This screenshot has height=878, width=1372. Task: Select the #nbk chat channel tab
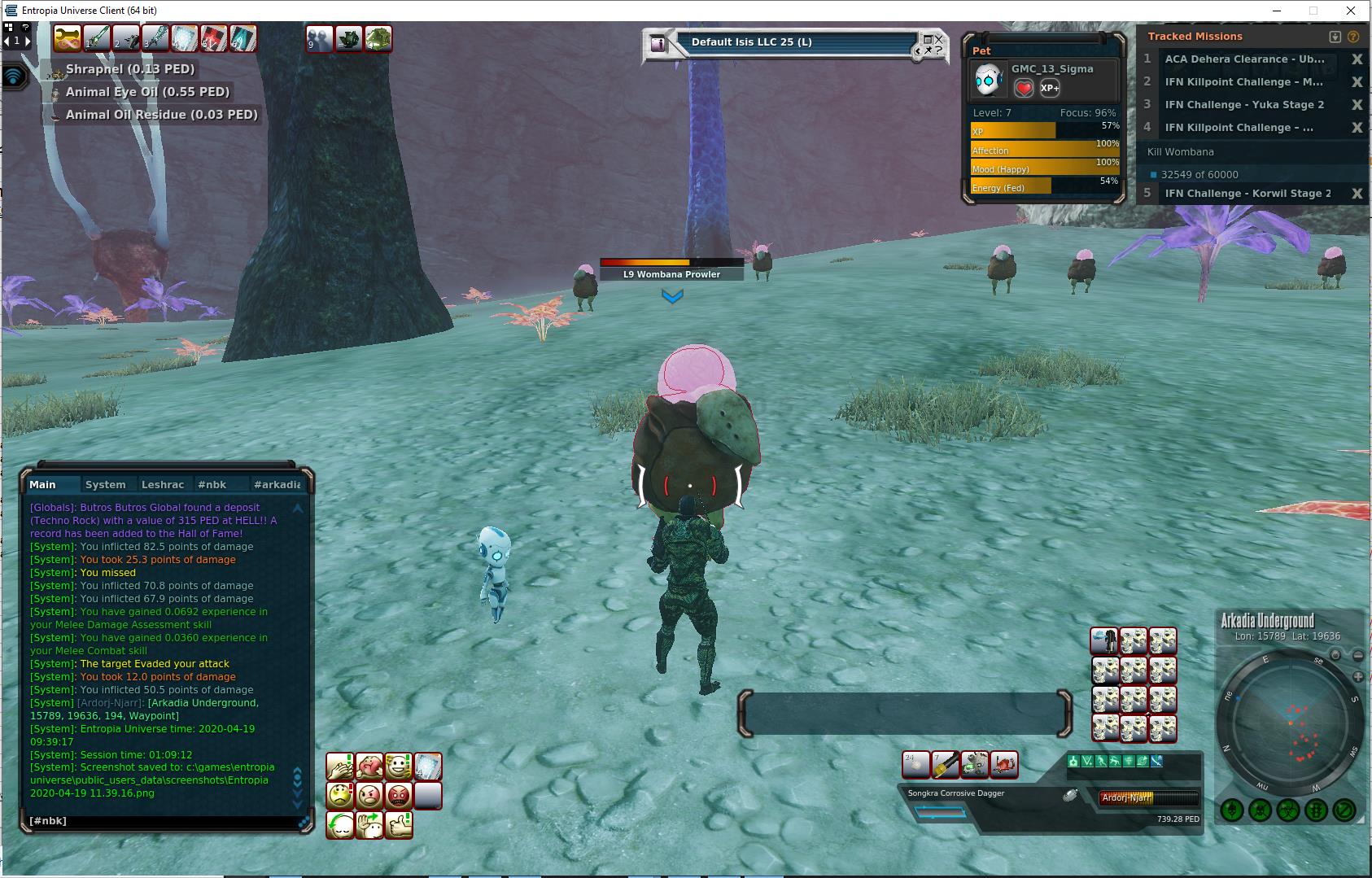(212, 484)
